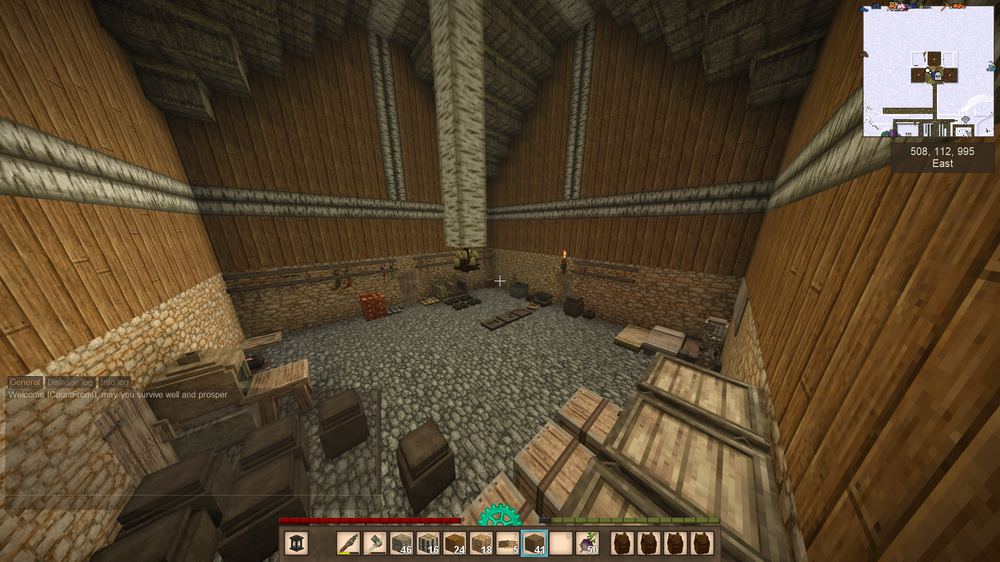The height and width of the screenshot is (562, 1000).
Task: Open the Damage log tab
Action: tap(70, 382)
